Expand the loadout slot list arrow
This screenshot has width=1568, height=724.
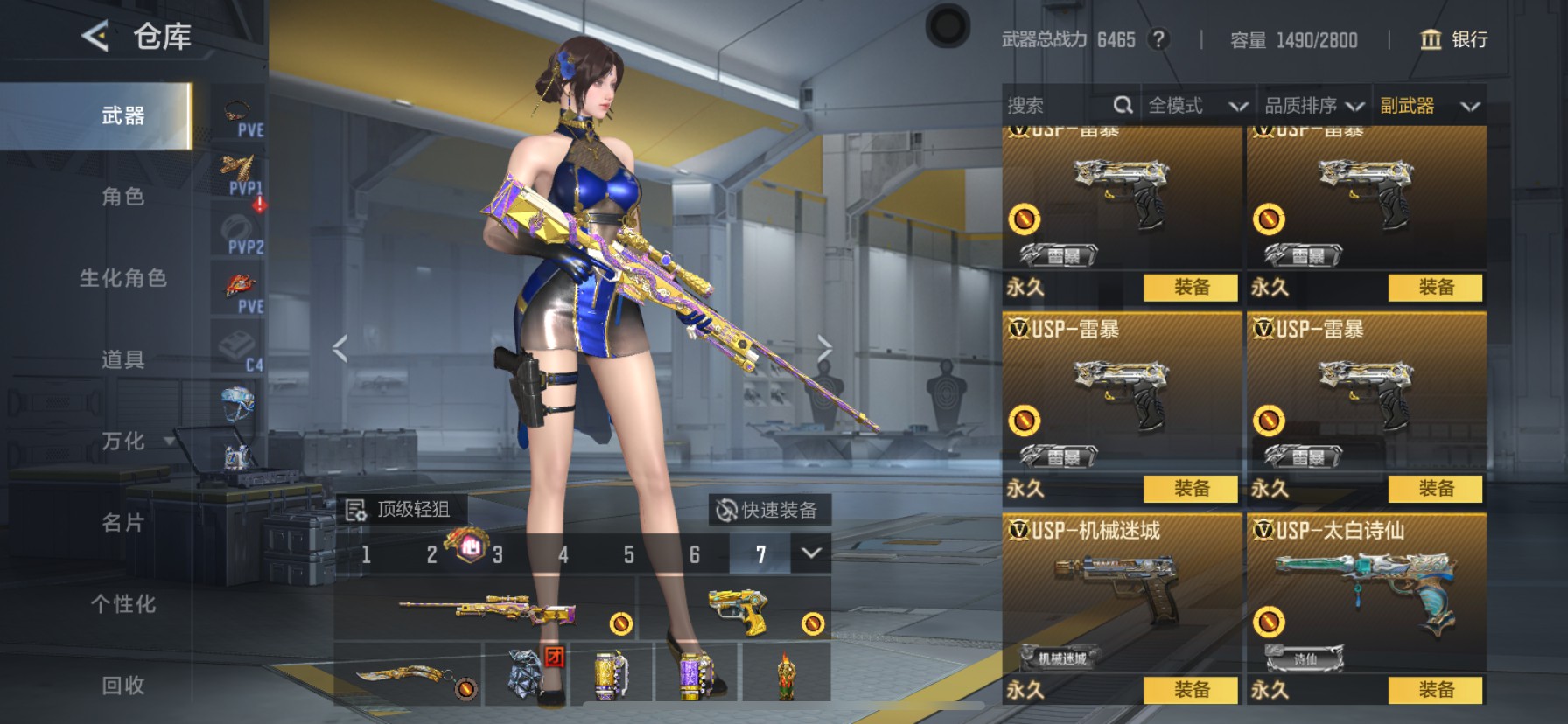811,553
